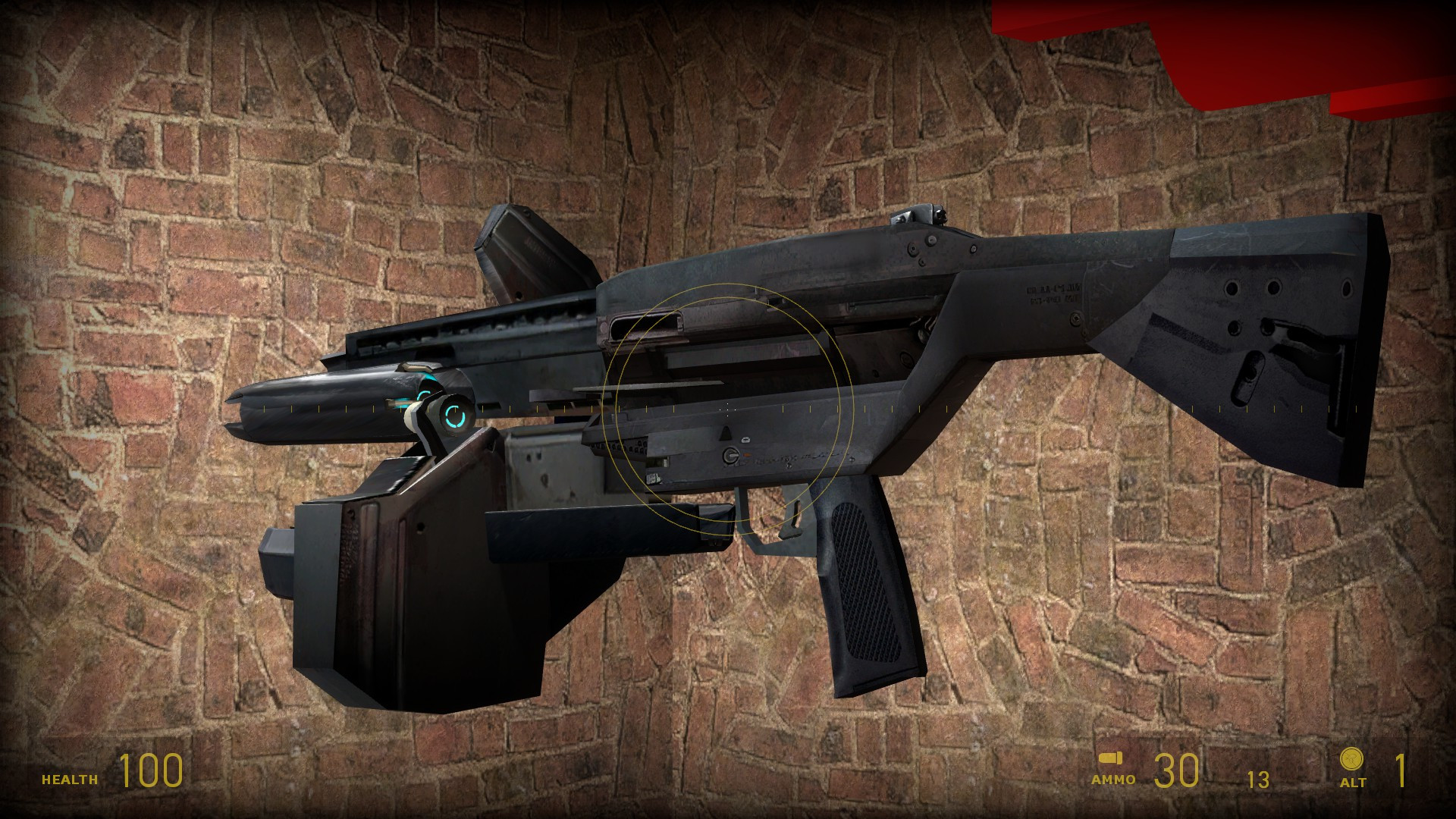
Task: Click the HEALTH label text
Action: (x=68, y=778)
